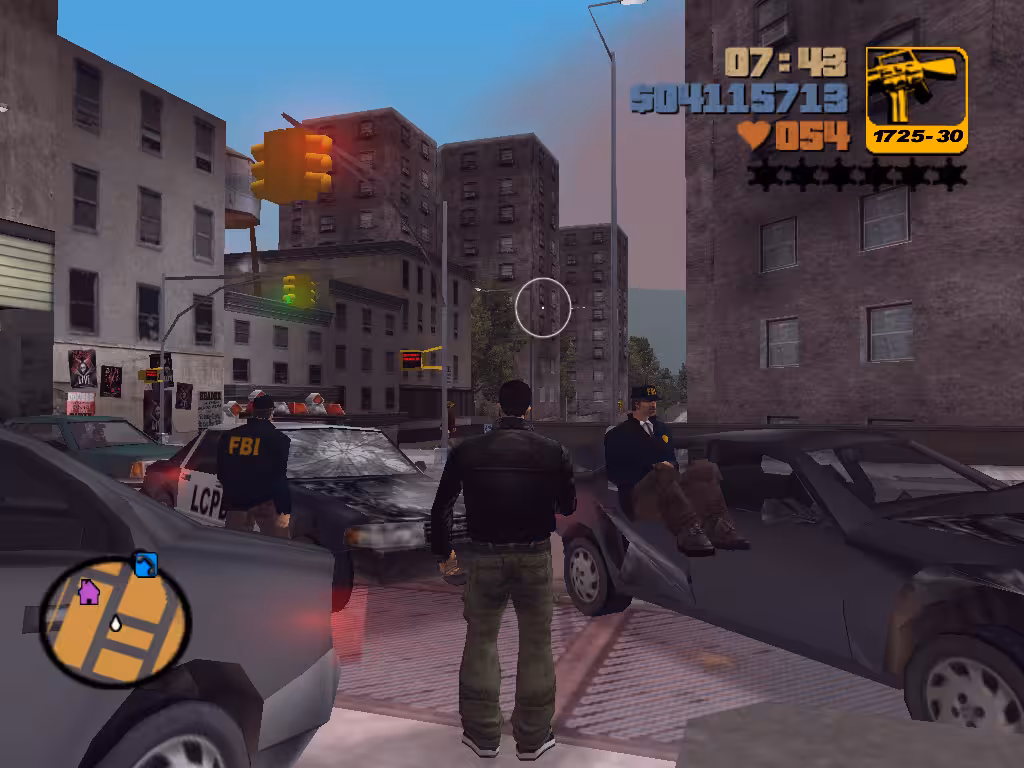Image resolution: width=1024 pixels, height=768 pixels.
Task: Click the white player arrow on radar
Action: [x=116, y=624]
